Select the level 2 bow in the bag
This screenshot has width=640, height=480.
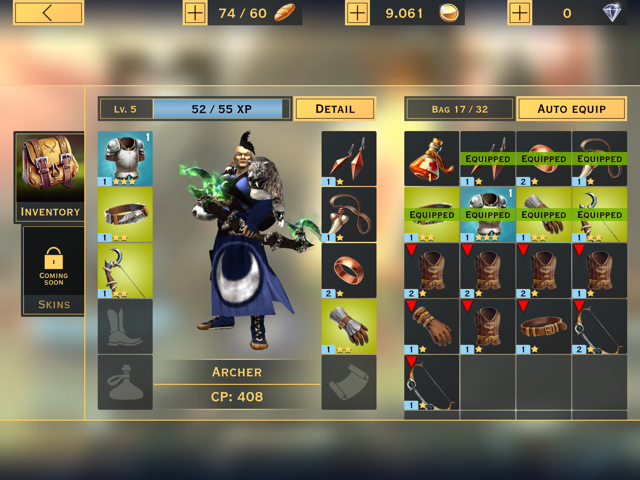click(x=599, y=326)
